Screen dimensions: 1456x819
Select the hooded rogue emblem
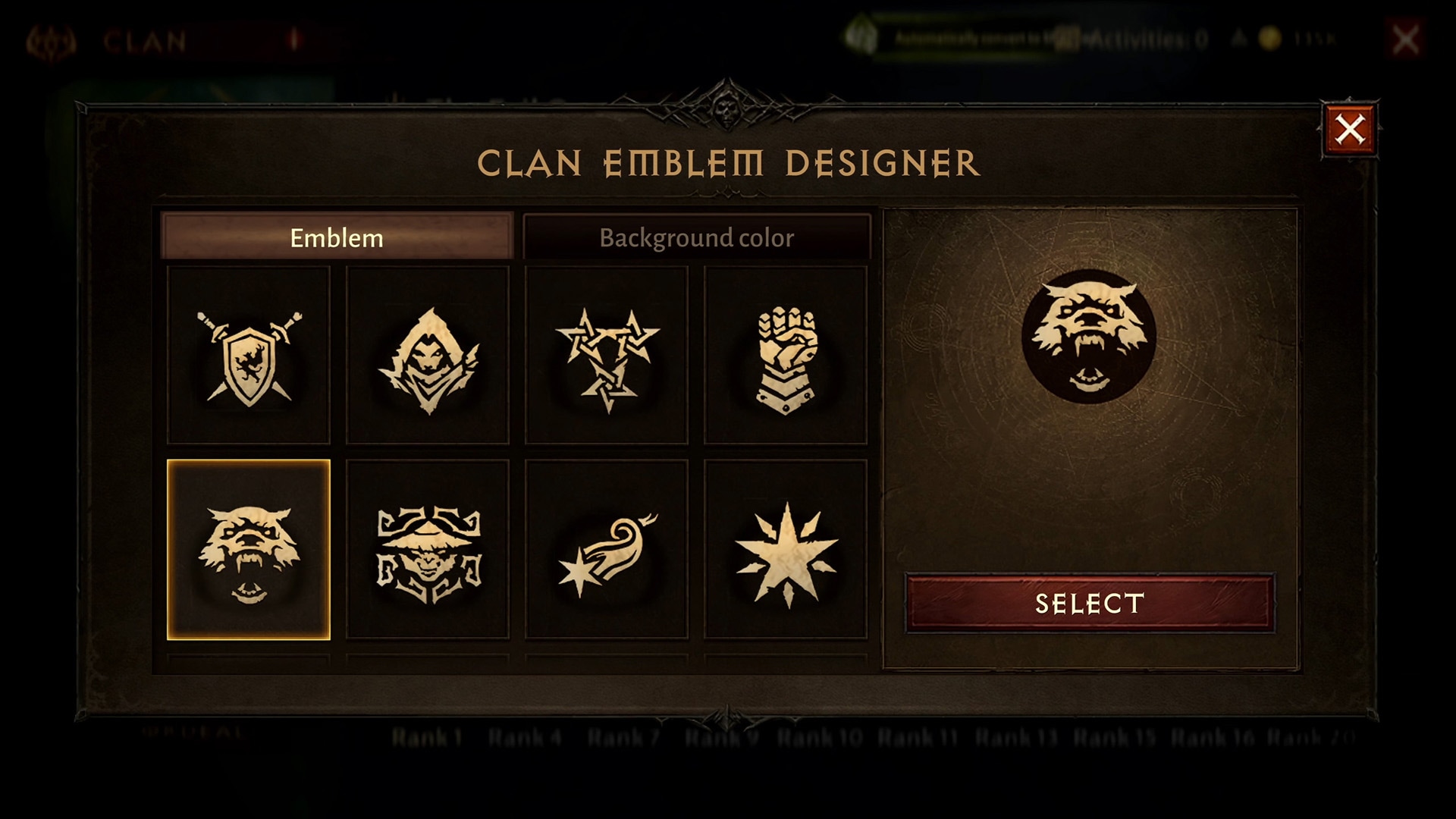point(428,356)
